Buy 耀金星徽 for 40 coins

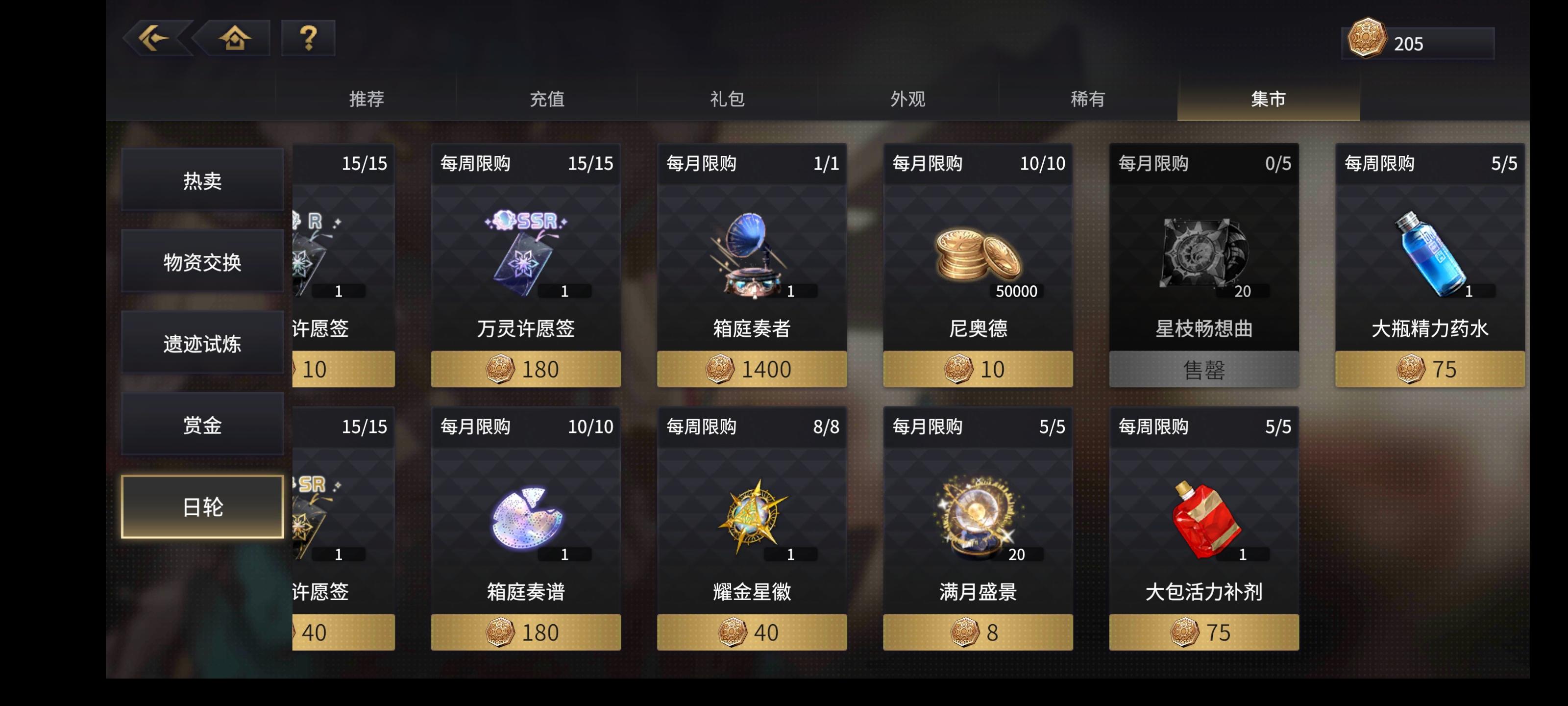(x=752, y=631)
